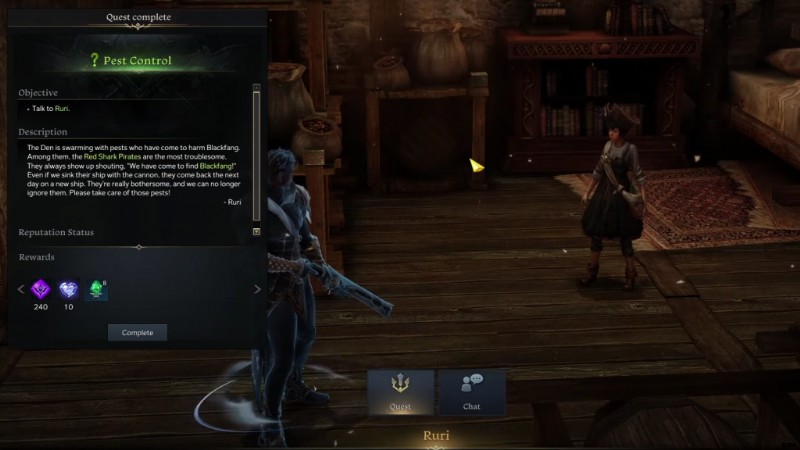
Task: Show previous rewards with the left arrow
Action: (x=21, y=290)
